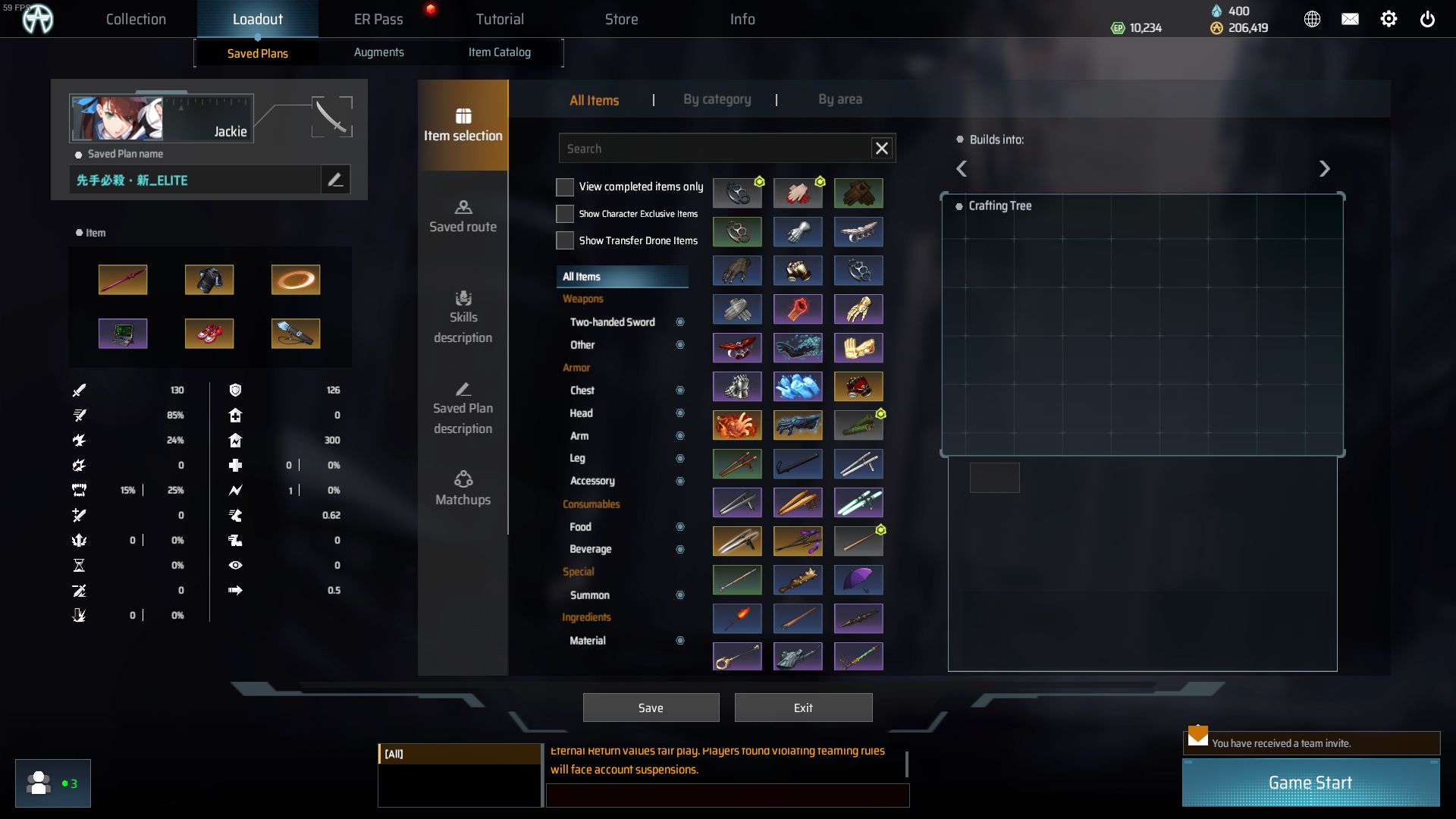Click the item Search field
This screenshot has width=1456, height=819.
tap(713, 149)
